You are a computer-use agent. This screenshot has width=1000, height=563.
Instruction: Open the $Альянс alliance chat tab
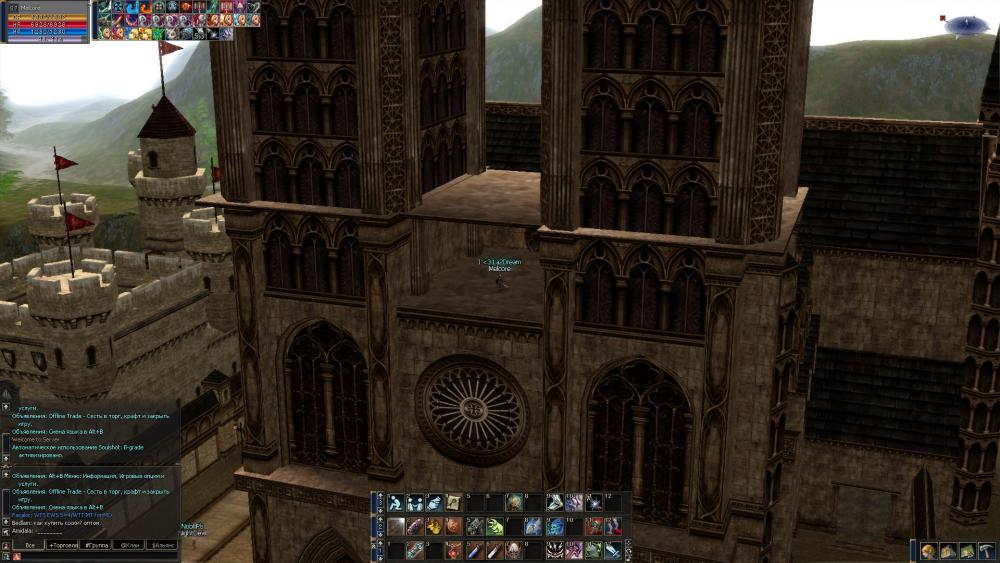(162, 545)
